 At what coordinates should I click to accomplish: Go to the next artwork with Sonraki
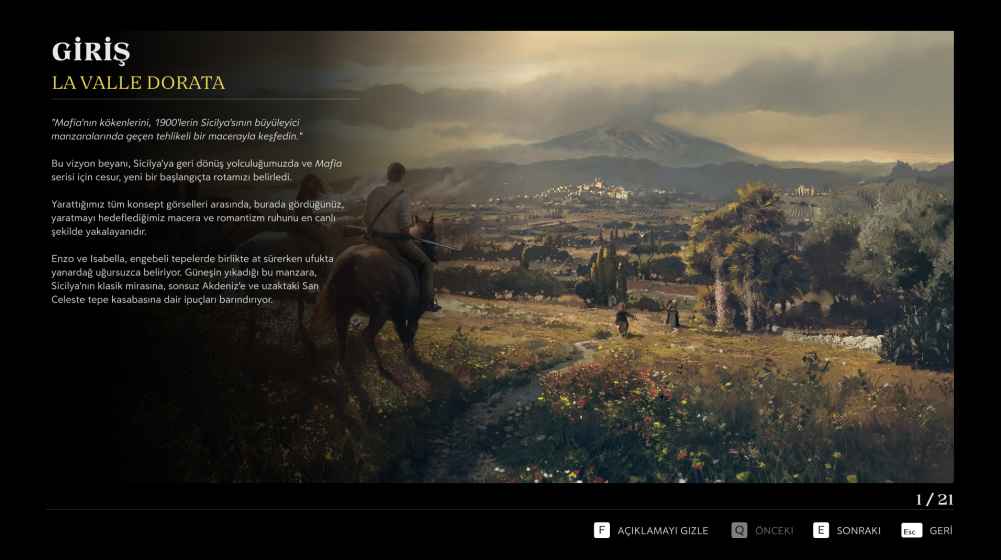coord(847,530)
